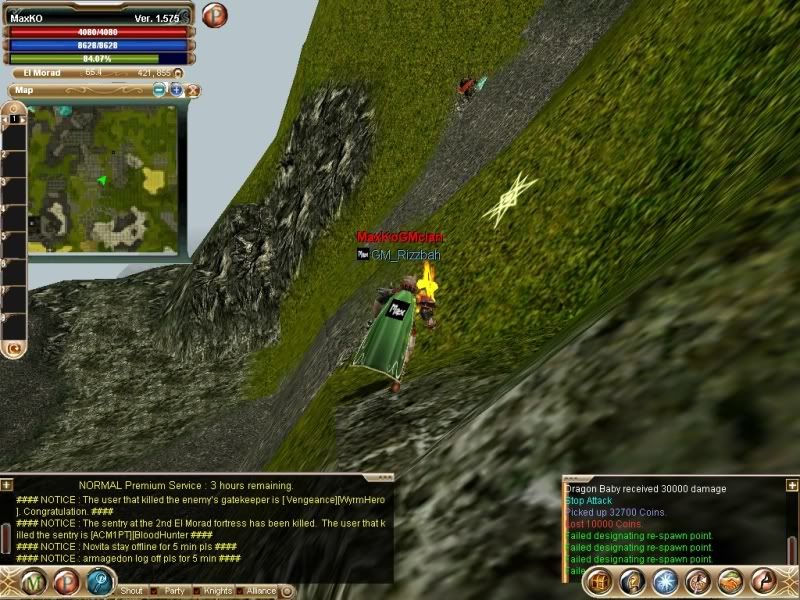
Task: Click the round P button beside the status bars
Action: coord(215,16)
